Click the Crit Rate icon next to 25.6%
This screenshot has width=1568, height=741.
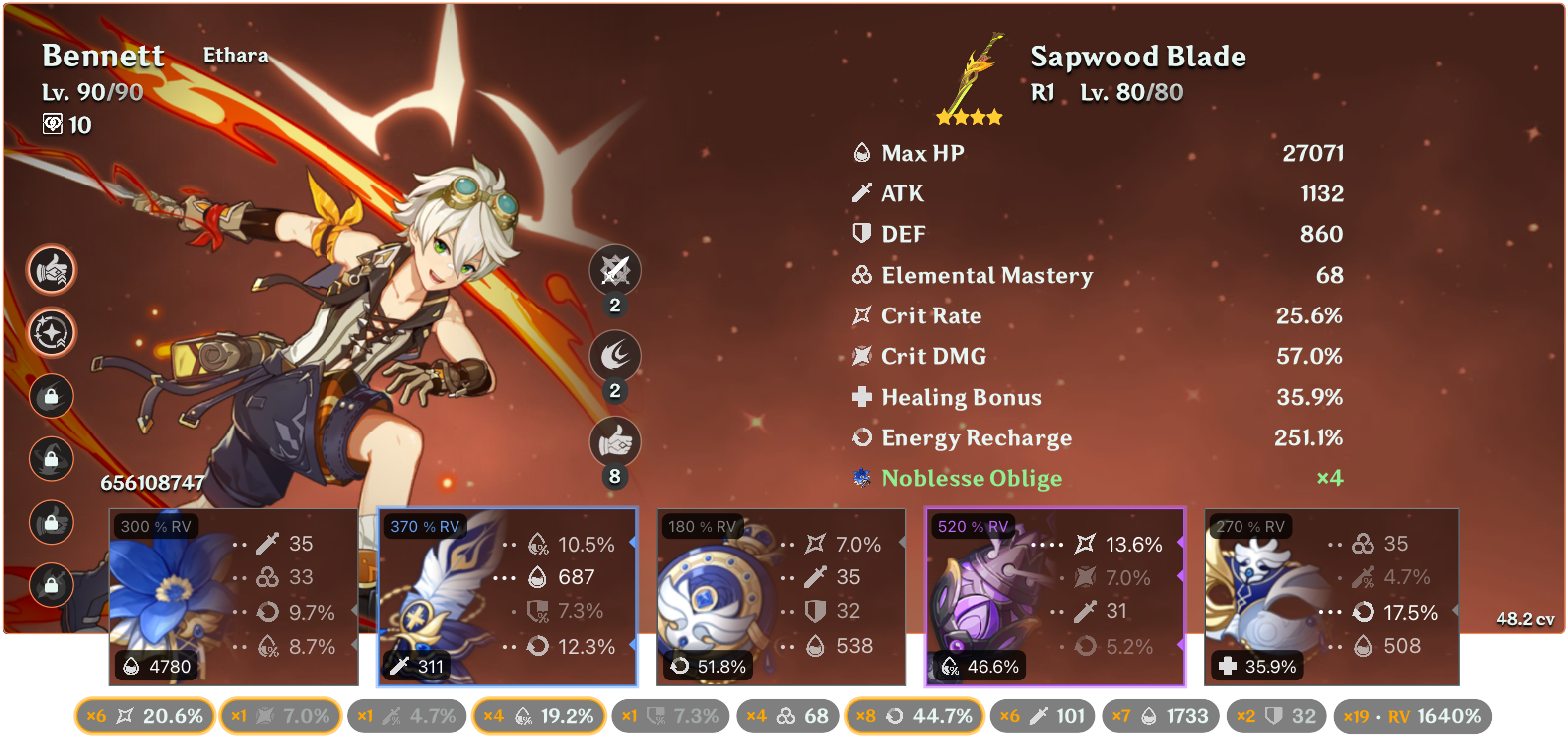pyautogui.click(x=860, y=315)
